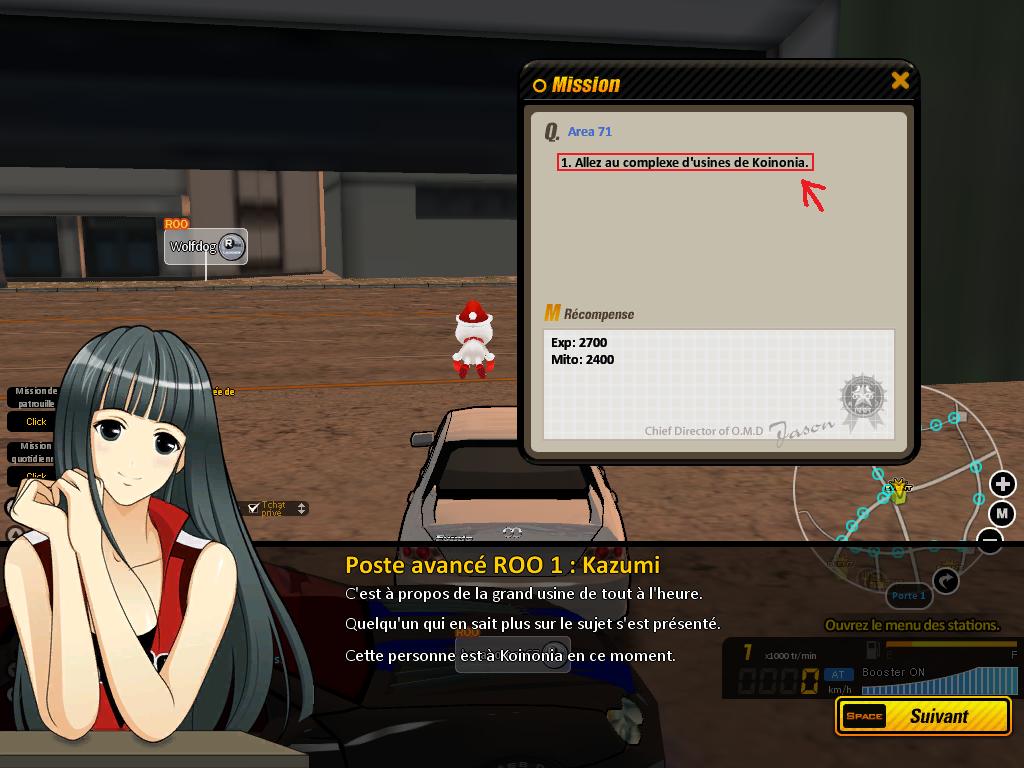Open the full map with the M button
1024x768 pixels.
tap(1002, 514)
